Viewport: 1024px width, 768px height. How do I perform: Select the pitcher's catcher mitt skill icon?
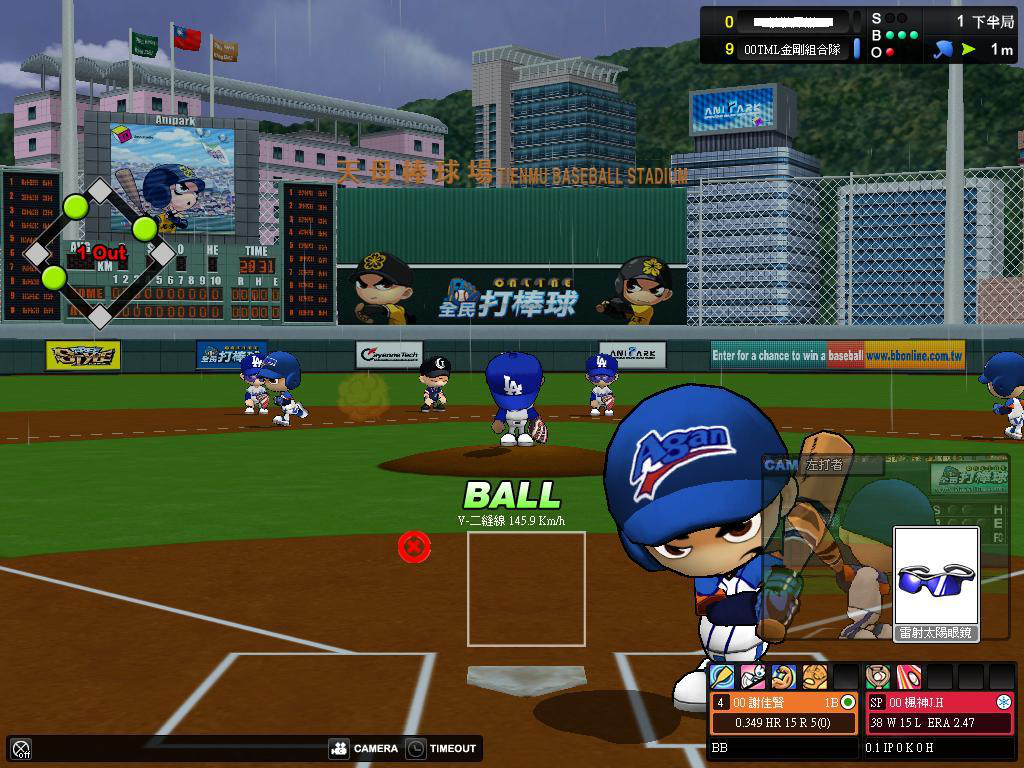(878, 677)
